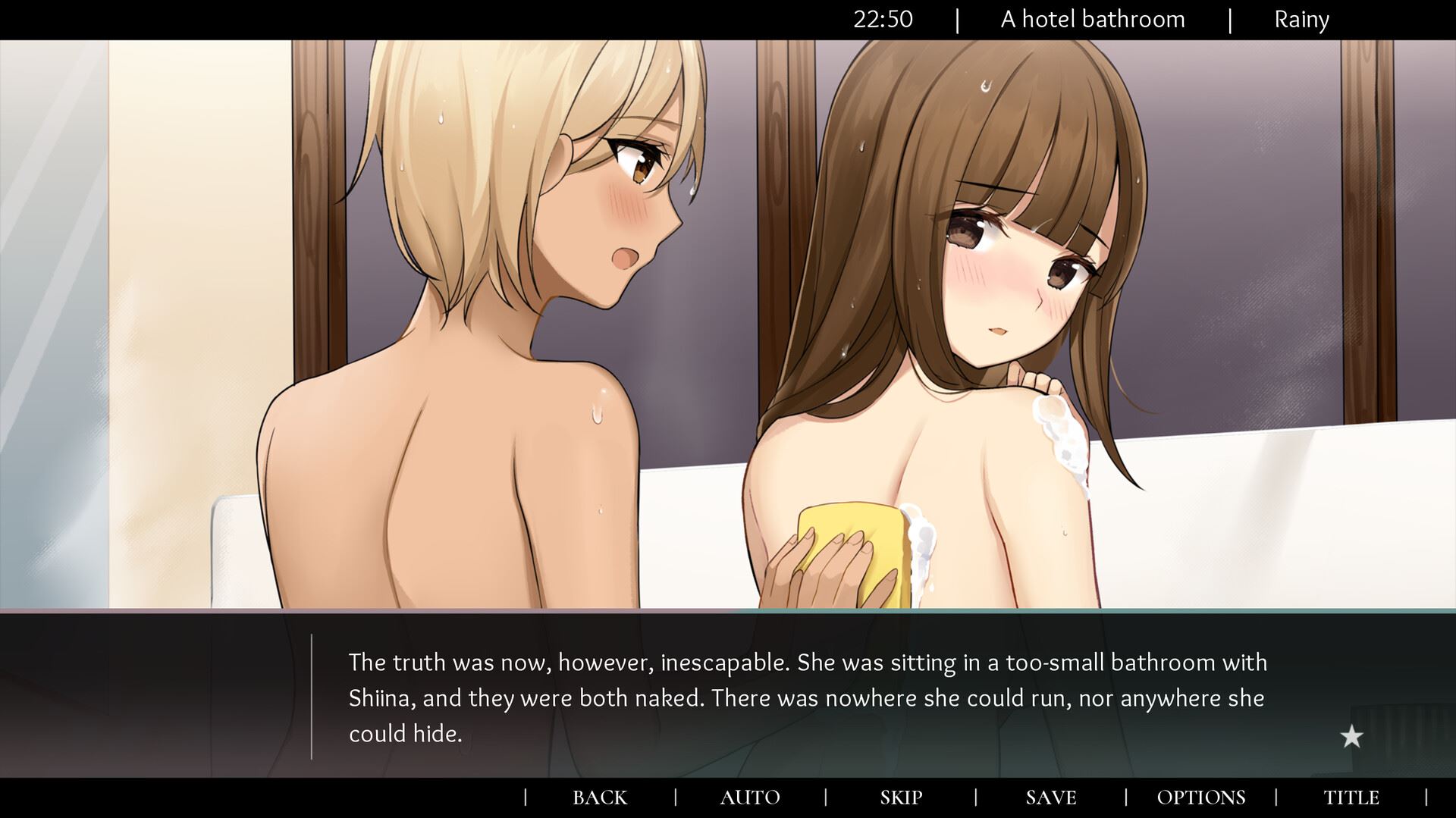Enable AUTO text advance
The height and width of the screenshot is (818, 1456).
[749, 798]
